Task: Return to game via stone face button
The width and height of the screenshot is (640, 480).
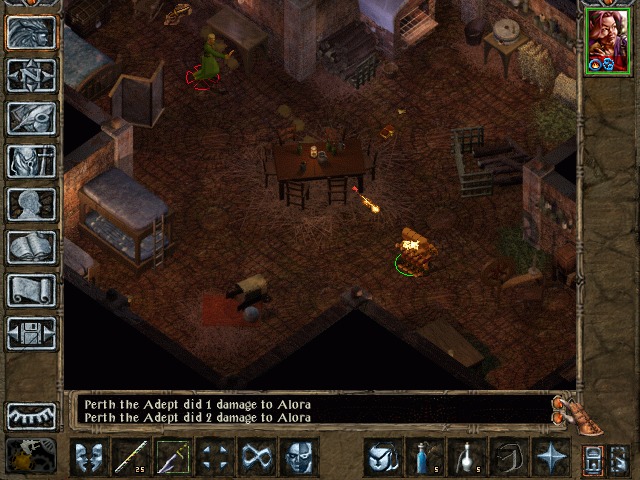Action: pyautogui.click(x=31, y=32)
